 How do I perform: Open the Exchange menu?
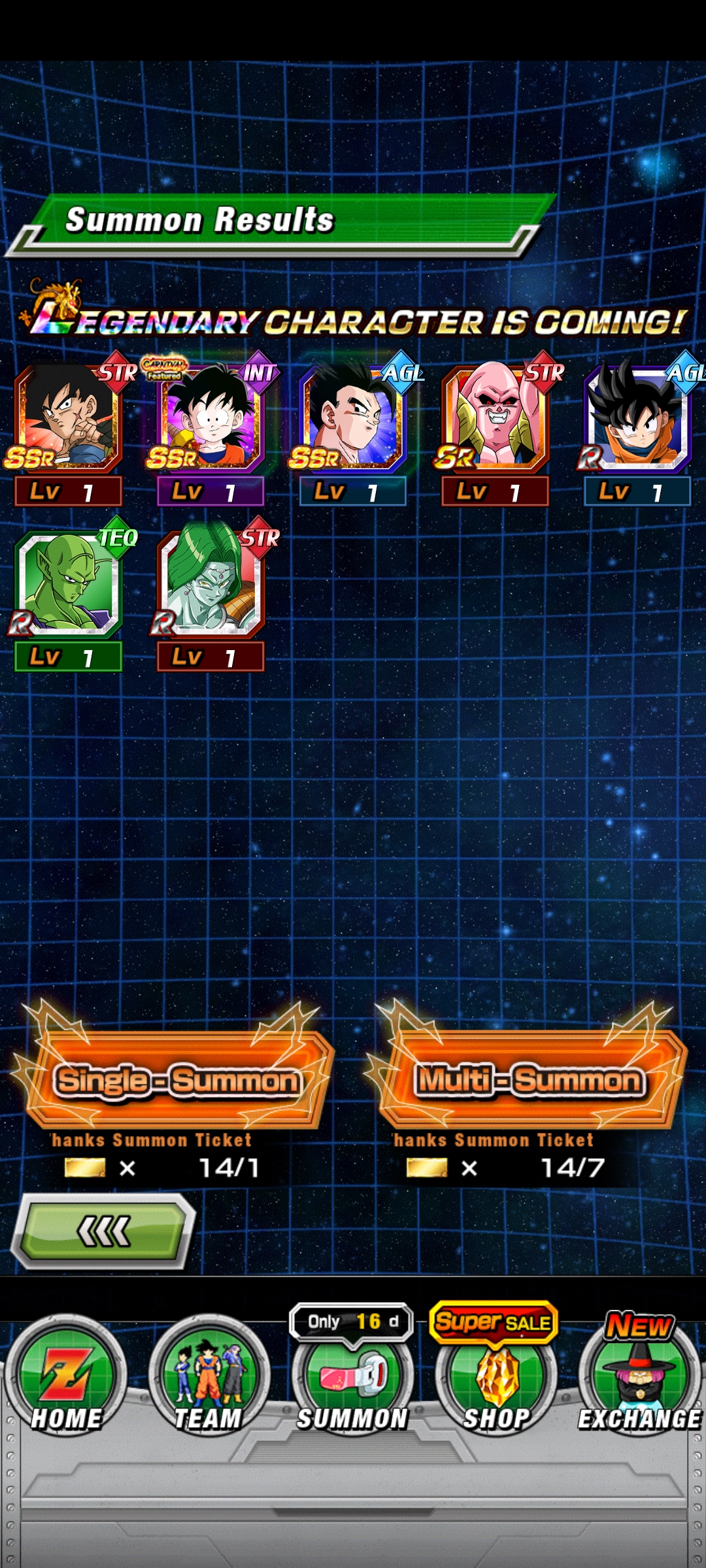point(639,1379)
